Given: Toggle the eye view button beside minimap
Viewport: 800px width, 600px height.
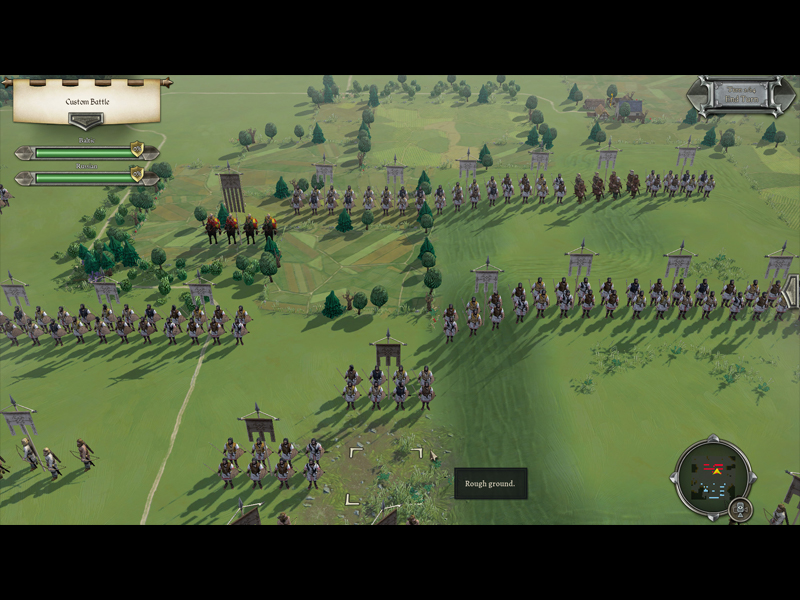Looking at the screenshot, I should (x=740, y=509).
